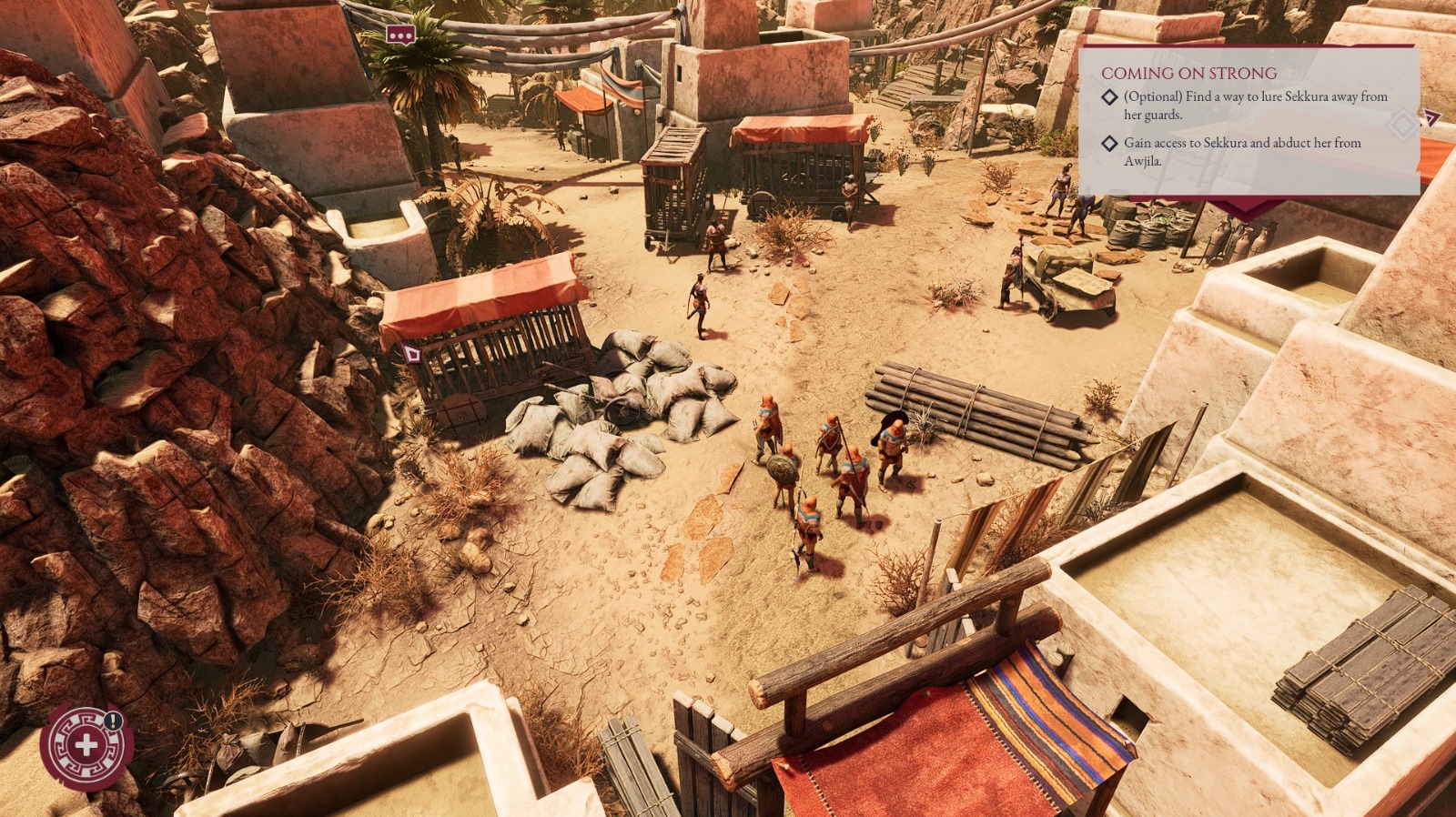Check the diamond marker for the optional lure objective
The image size is (1456, 817).
1108,96
